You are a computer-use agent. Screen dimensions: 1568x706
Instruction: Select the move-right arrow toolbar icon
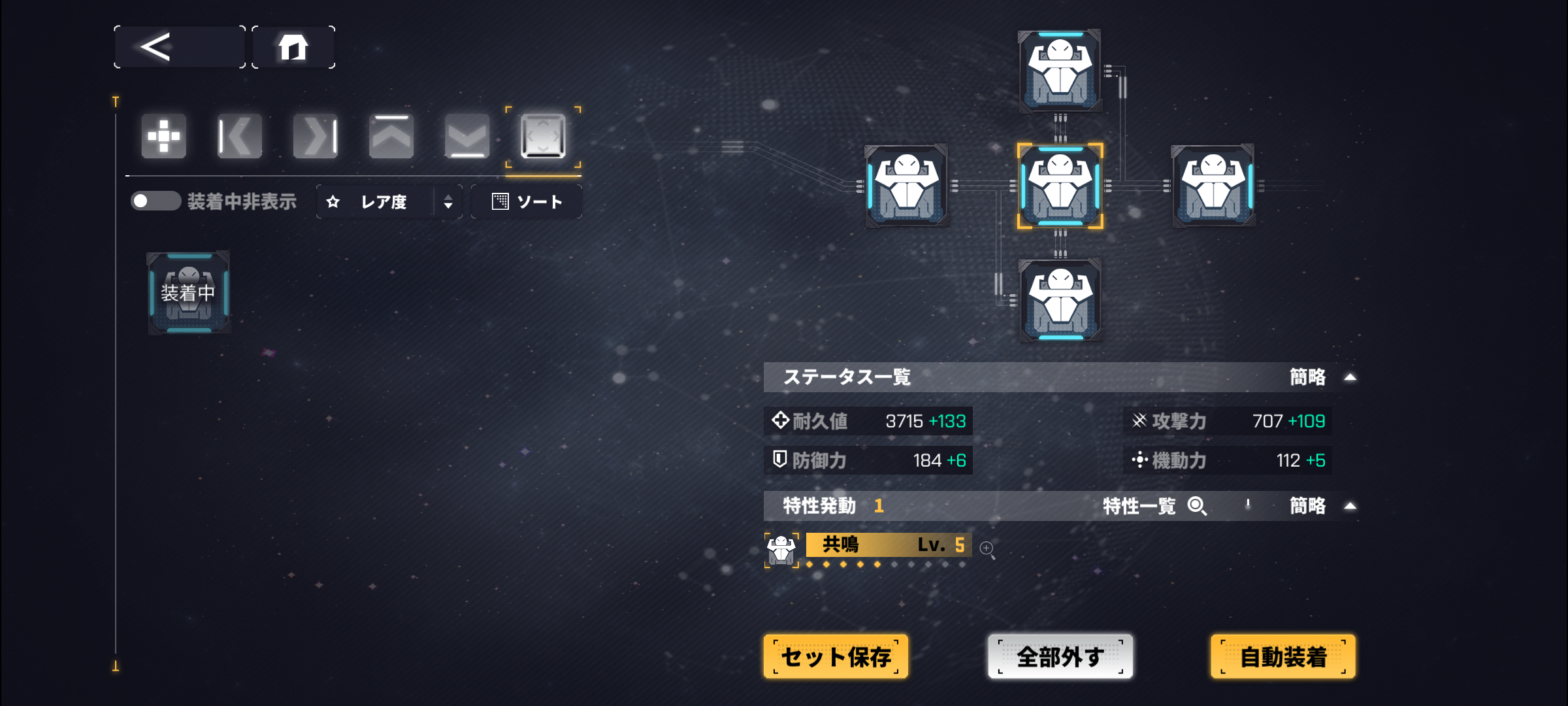[x=315, y=136]
